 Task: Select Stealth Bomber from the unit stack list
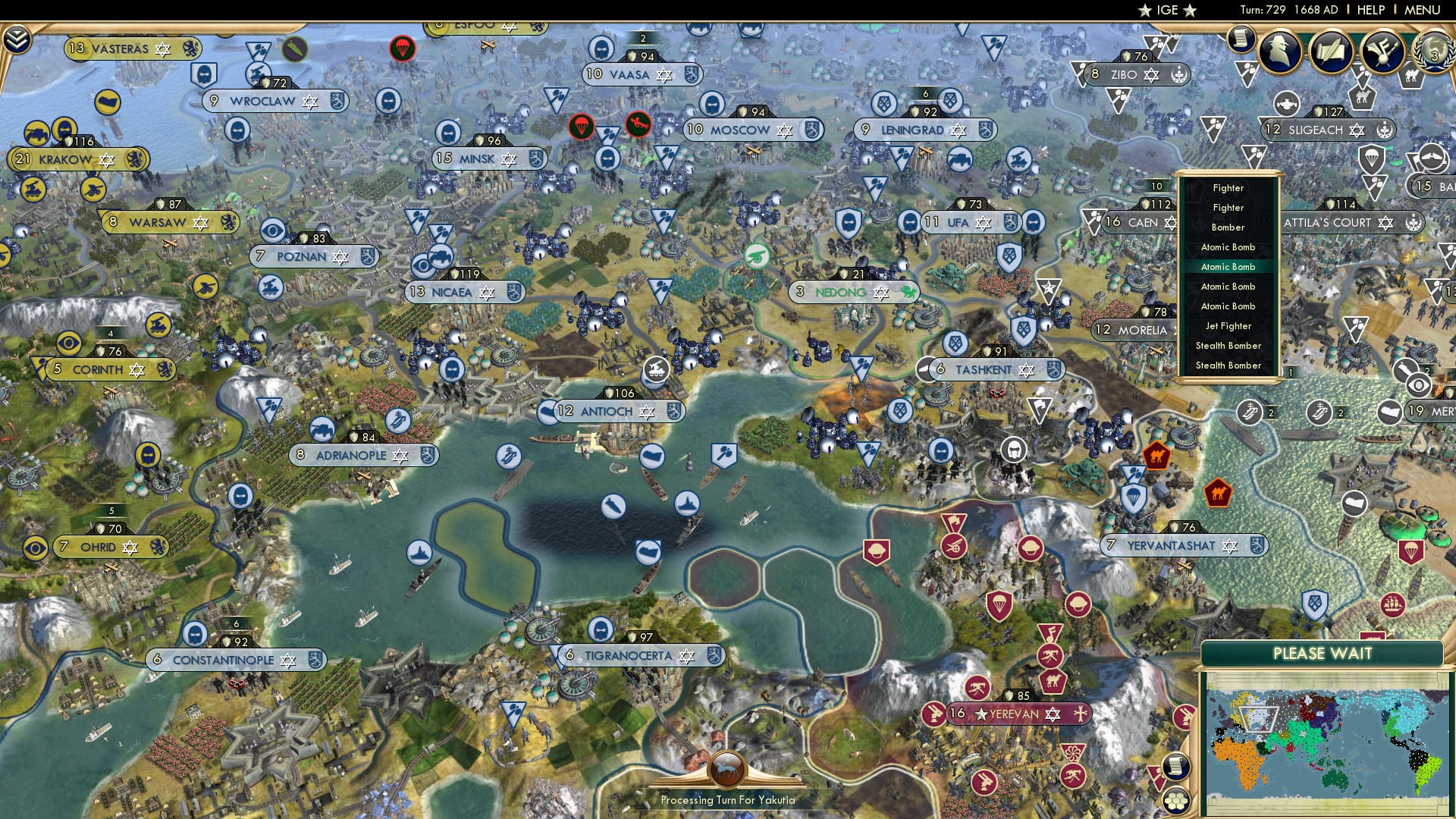point(1228,345)
